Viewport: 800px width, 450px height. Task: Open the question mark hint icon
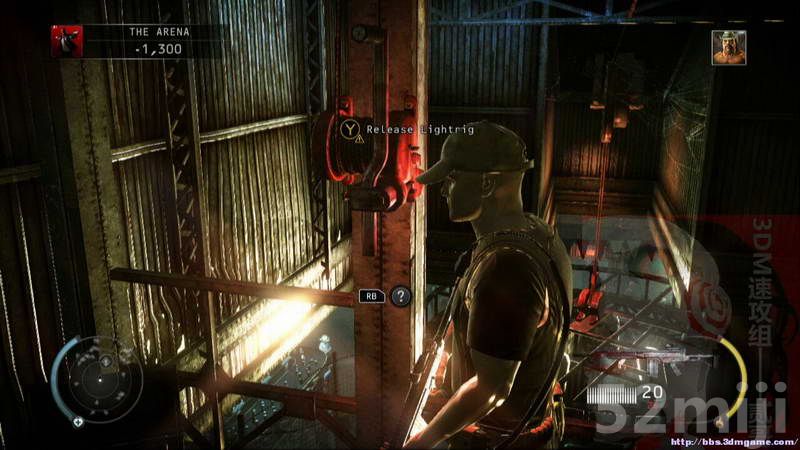click(400, 295)
